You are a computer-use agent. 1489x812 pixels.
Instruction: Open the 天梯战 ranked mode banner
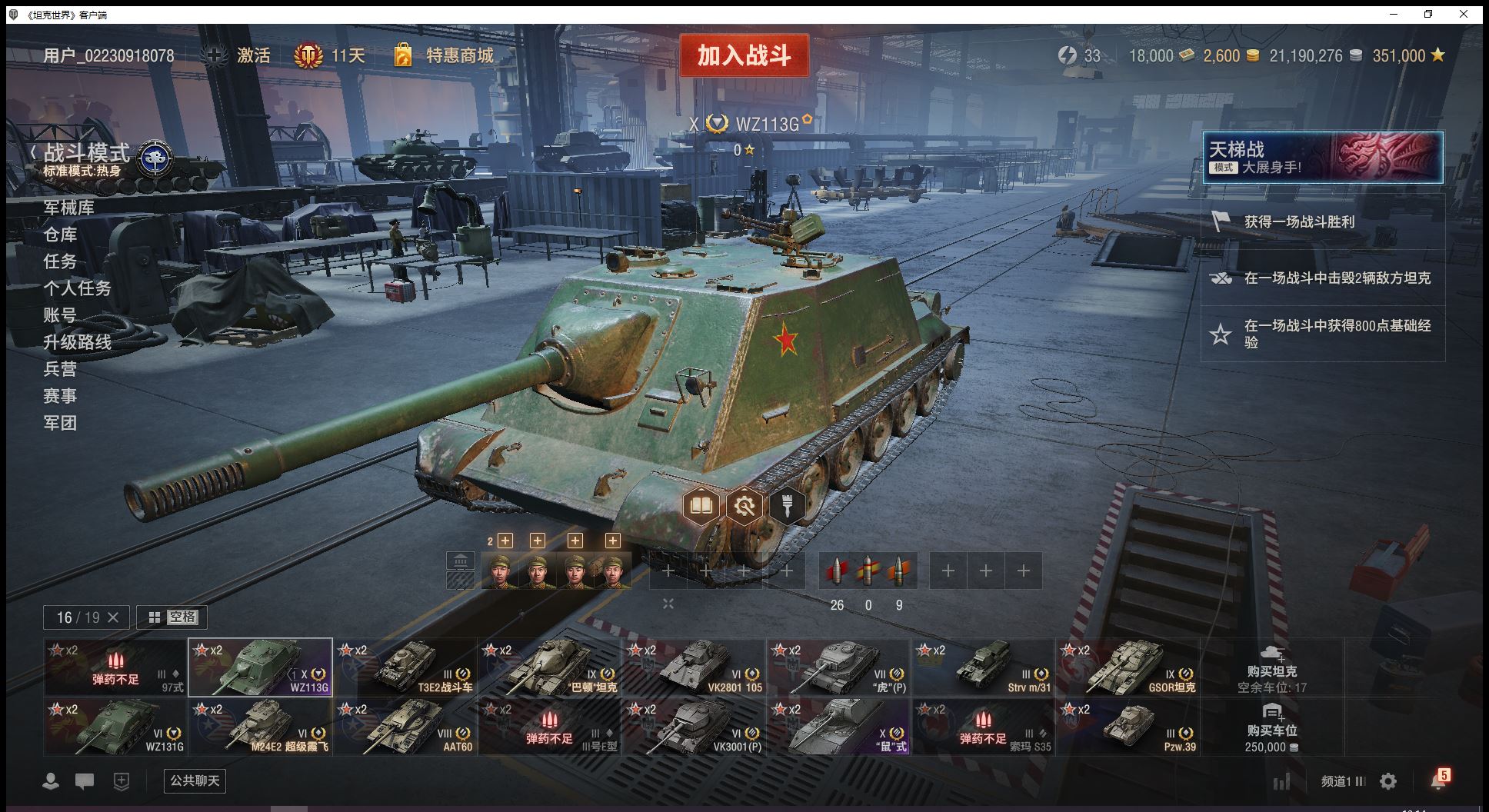[x=1322, y=158]
